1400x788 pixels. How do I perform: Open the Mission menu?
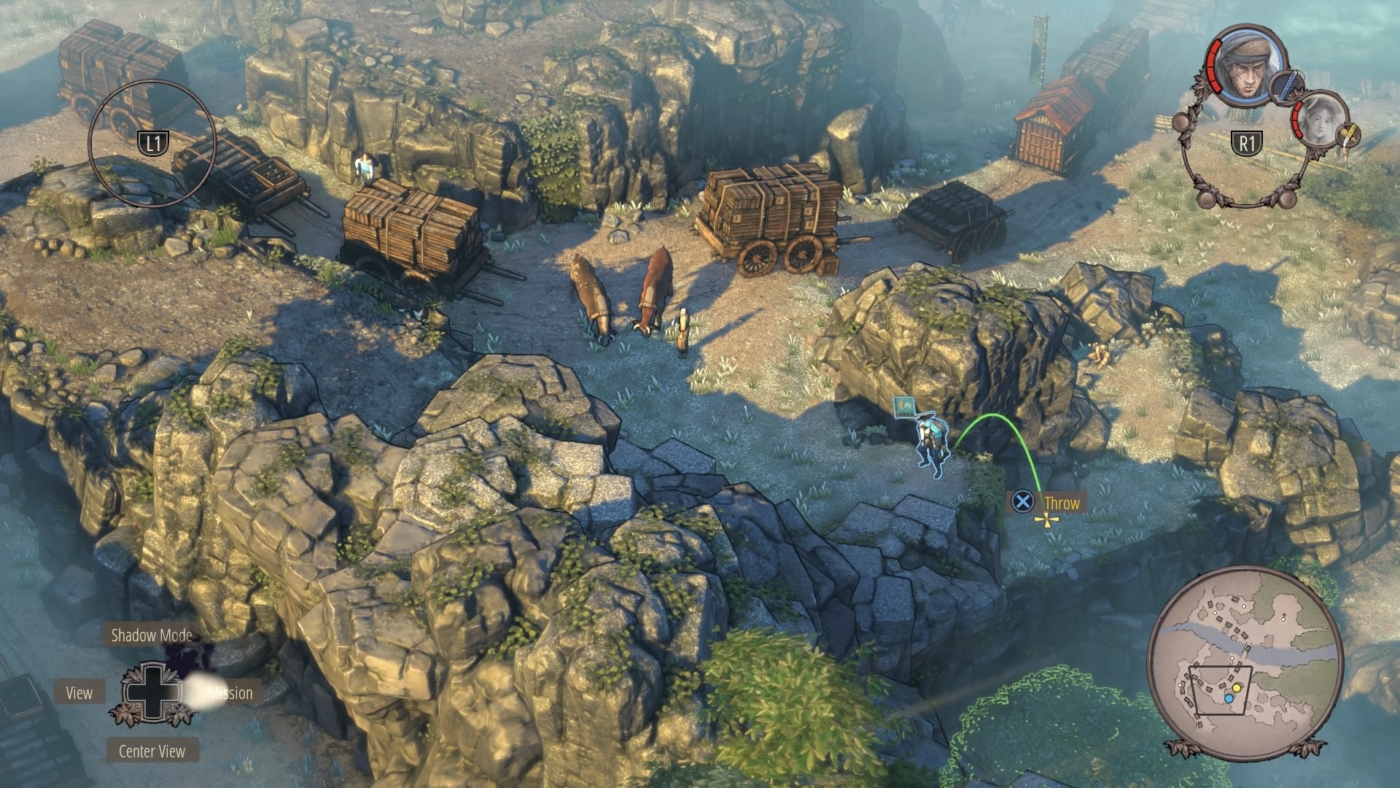tap(229, 692)
